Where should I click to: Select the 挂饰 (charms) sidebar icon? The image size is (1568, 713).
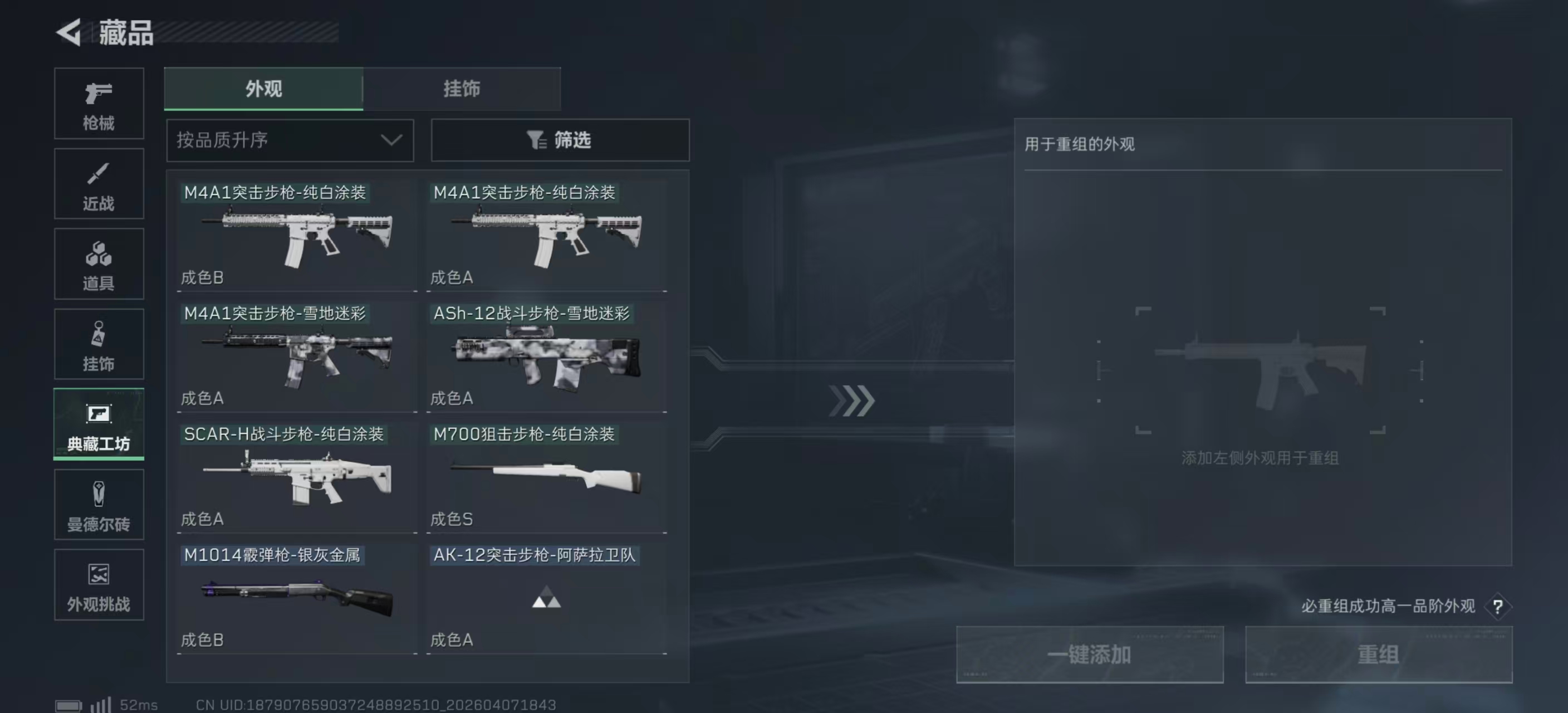pyautogui.click(x=98, y=344)
